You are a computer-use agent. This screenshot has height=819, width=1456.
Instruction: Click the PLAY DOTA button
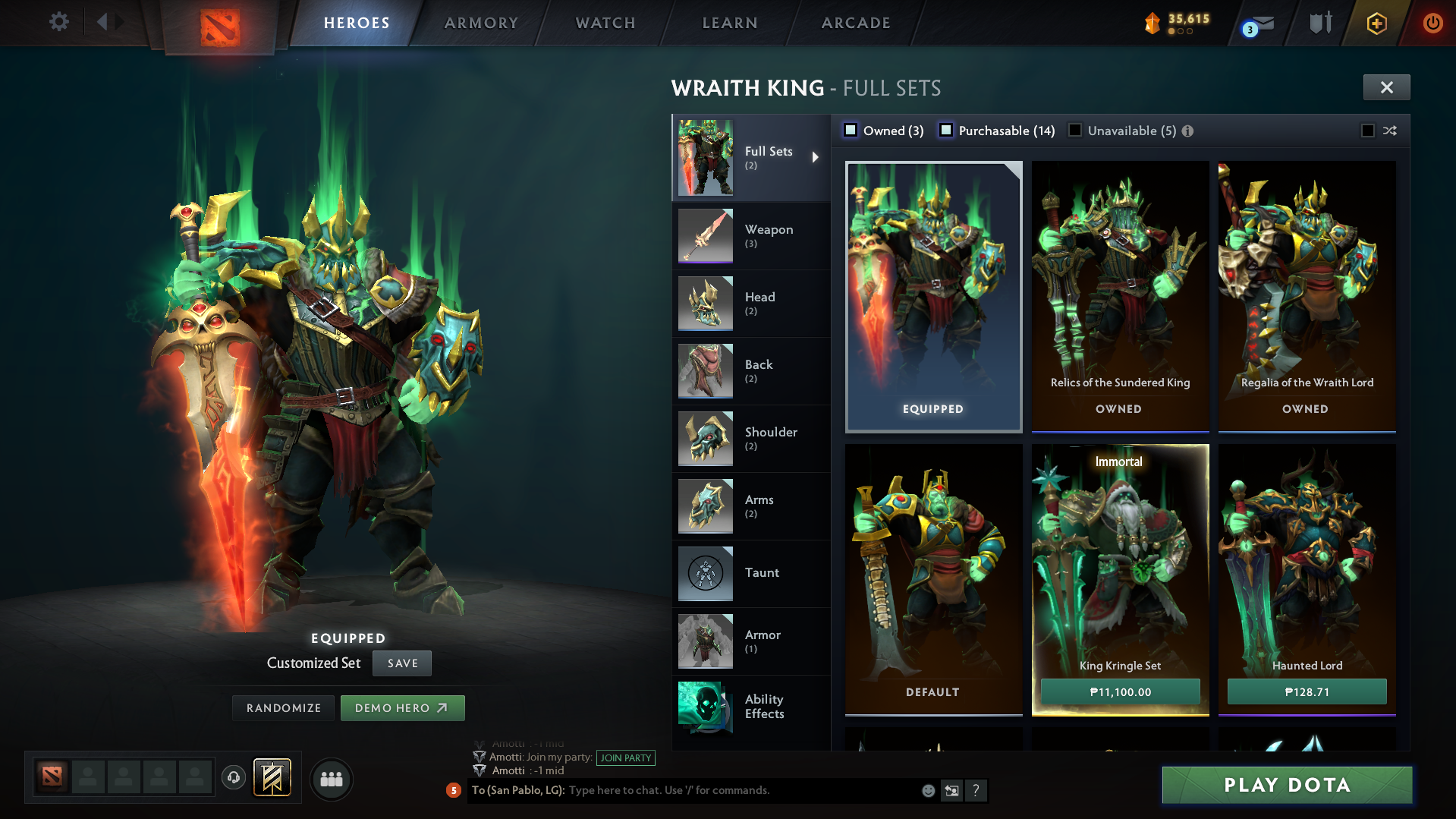click(x=1286, y=785)
